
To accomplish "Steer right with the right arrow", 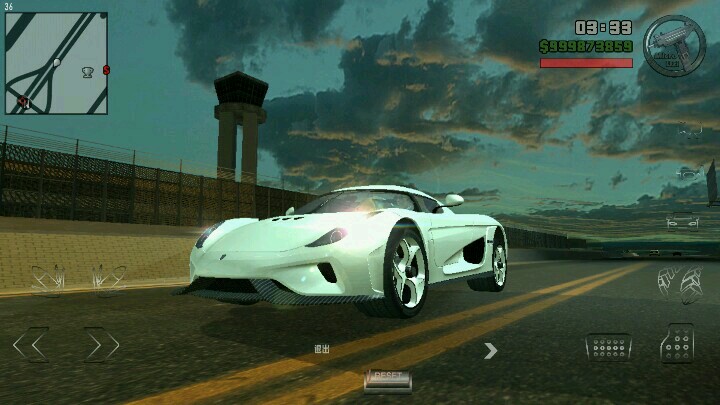I will pos(101,345).
